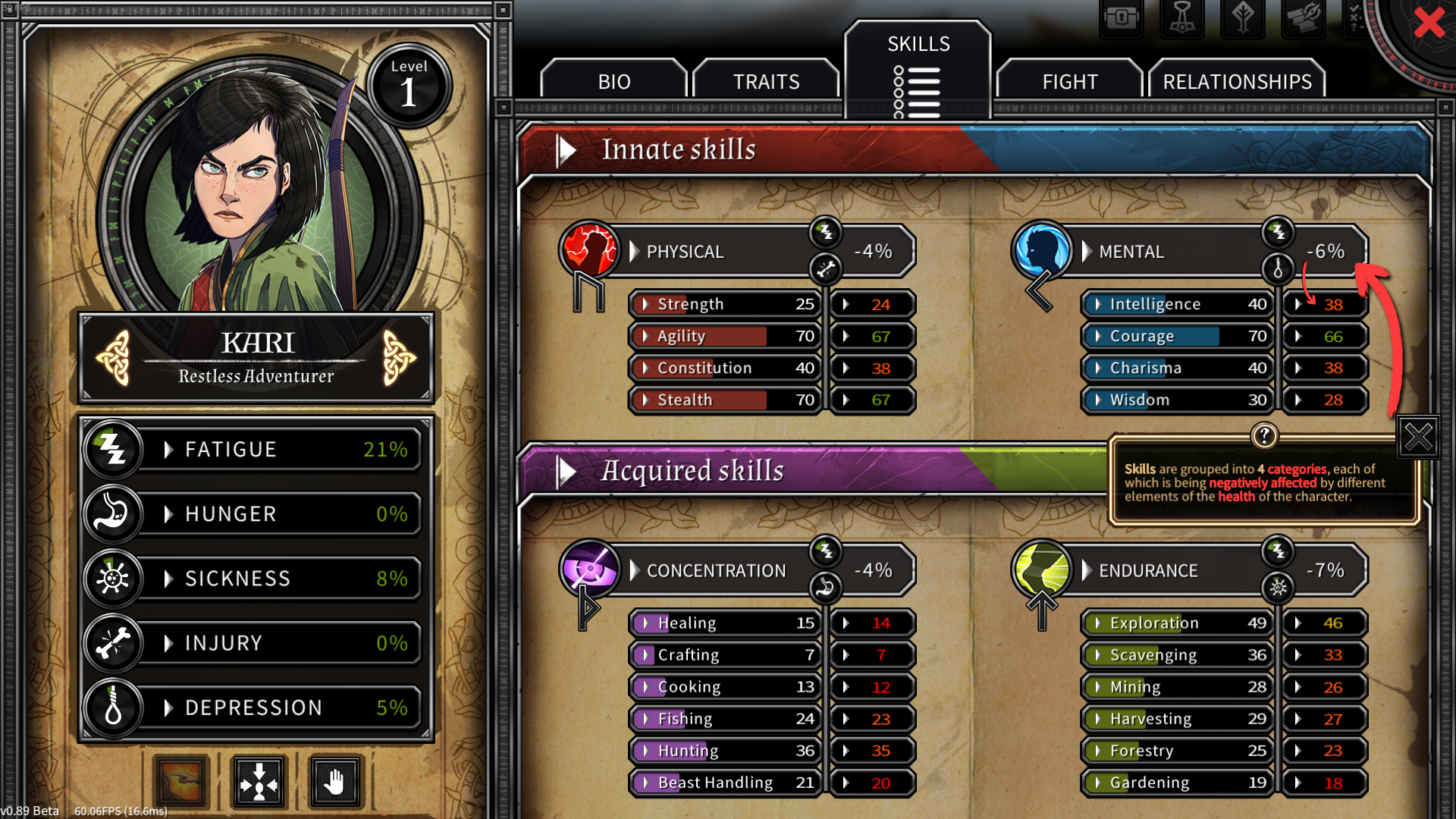Switch to the BIO tab
This screenshot has height=819, width=1456.
click(x=613, y=81)
